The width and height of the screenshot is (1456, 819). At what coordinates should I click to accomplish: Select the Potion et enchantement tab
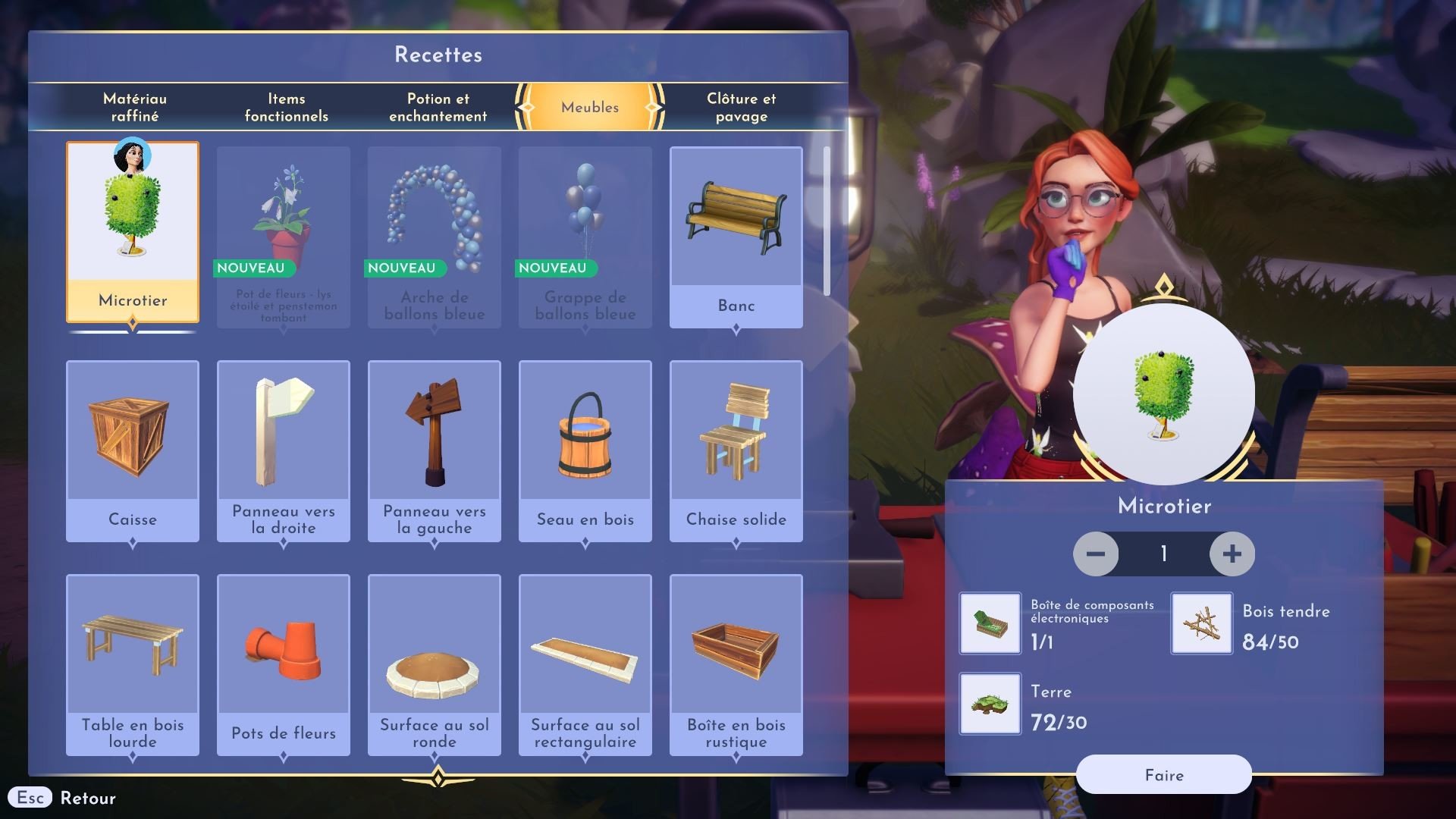coord(438,107)
